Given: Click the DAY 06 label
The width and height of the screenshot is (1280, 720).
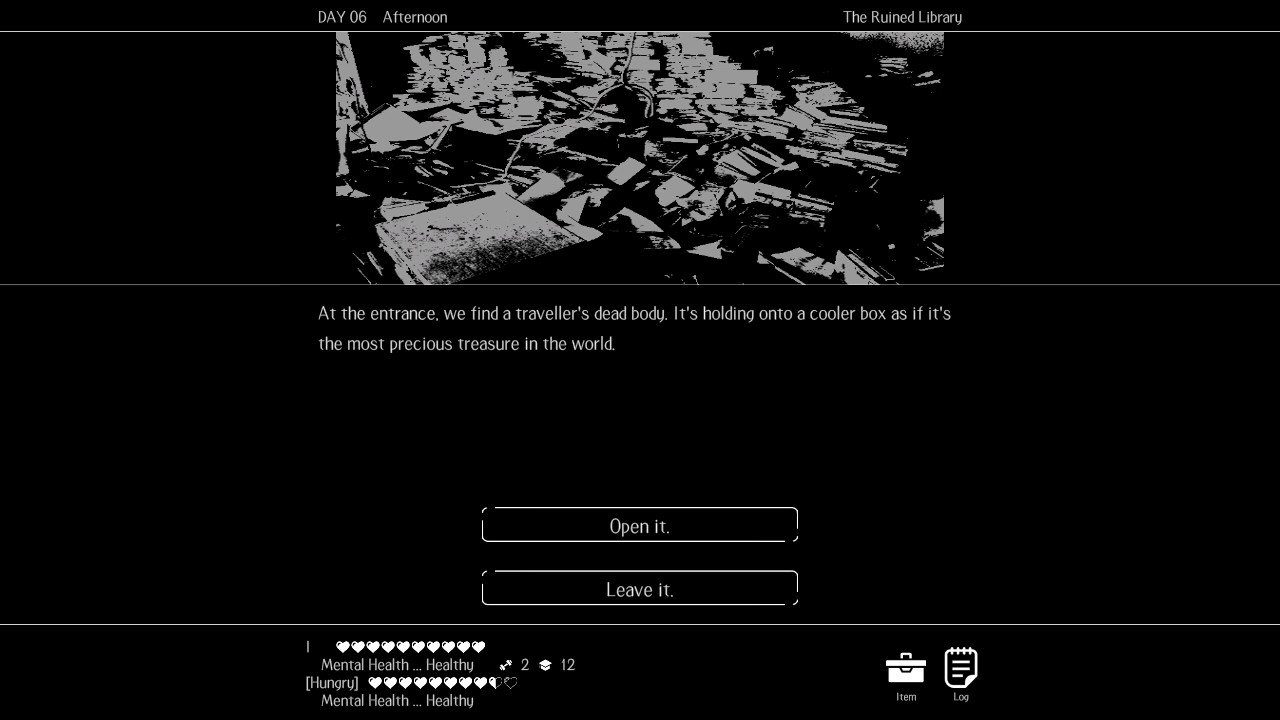Looking at the screenshot, I should point(341,17).
